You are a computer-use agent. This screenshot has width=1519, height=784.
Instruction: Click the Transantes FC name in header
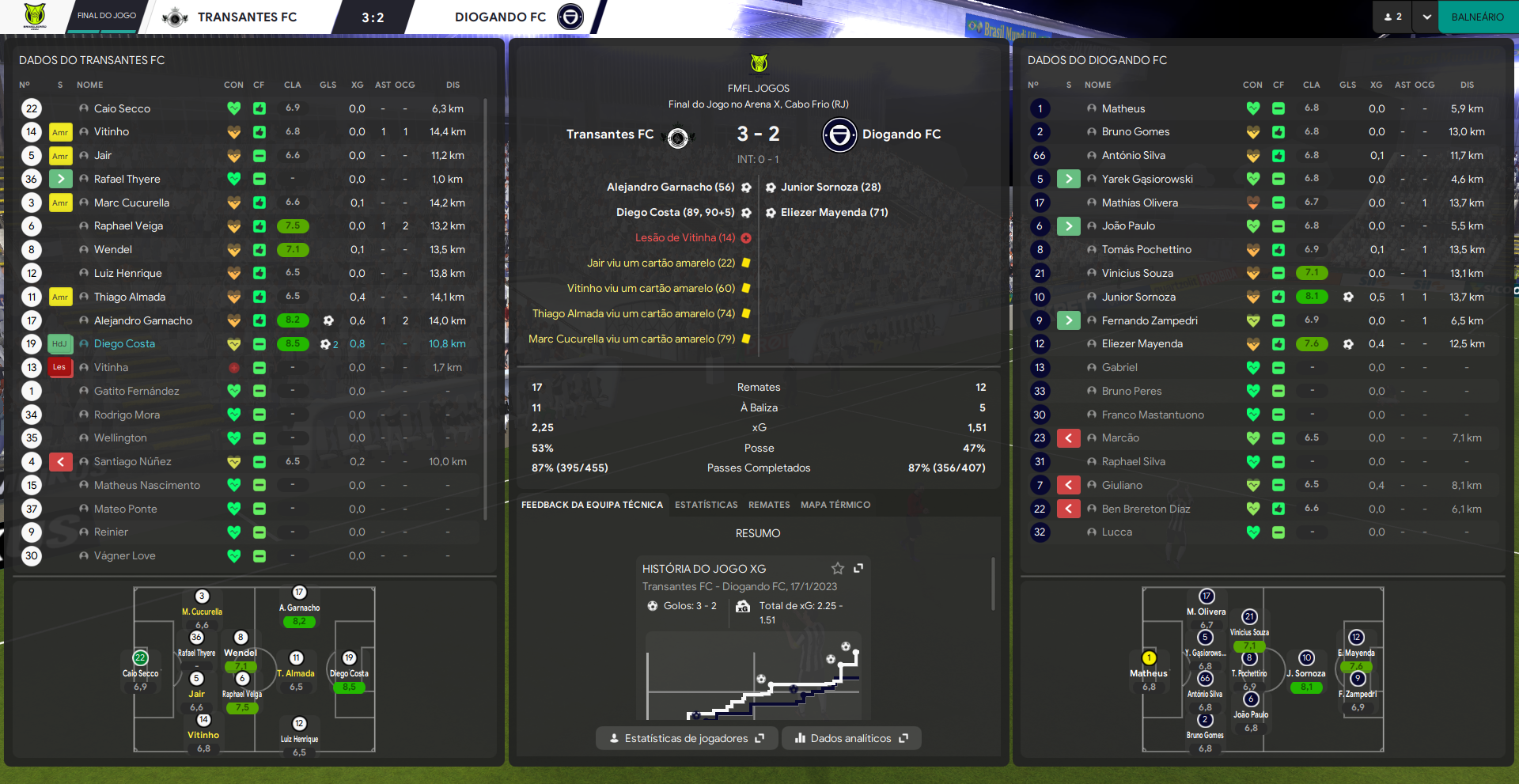247,17
